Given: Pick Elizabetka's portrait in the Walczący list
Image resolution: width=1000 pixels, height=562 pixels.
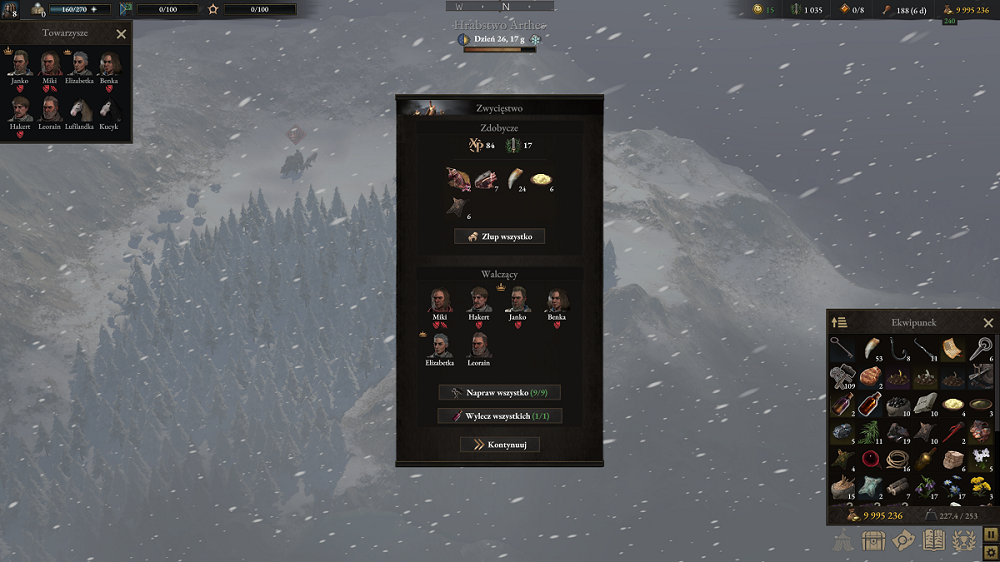Looking at the screenshot, I should coord(440,346).
